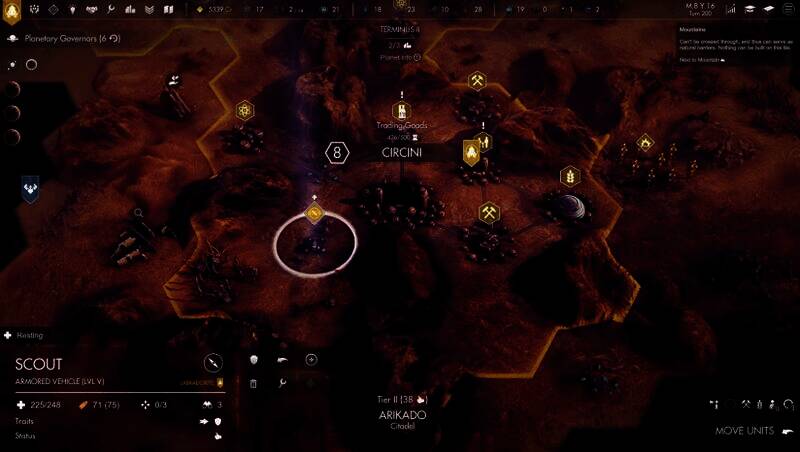Select the side faction shield badge
This screenshot has height=452, width=800.
click(30, 188)
